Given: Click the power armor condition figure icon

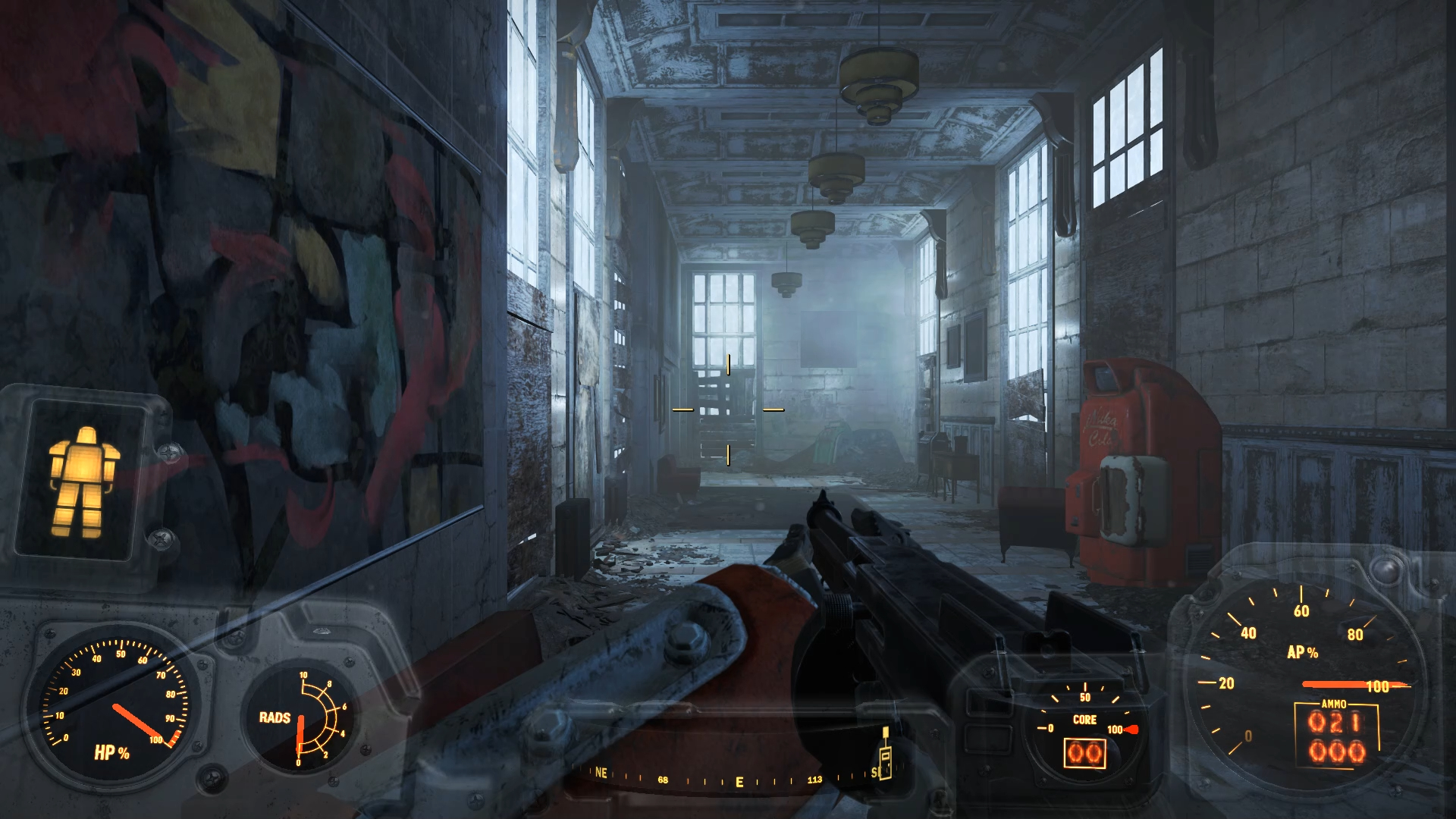Looking at the screenshot, I should 82,481.
